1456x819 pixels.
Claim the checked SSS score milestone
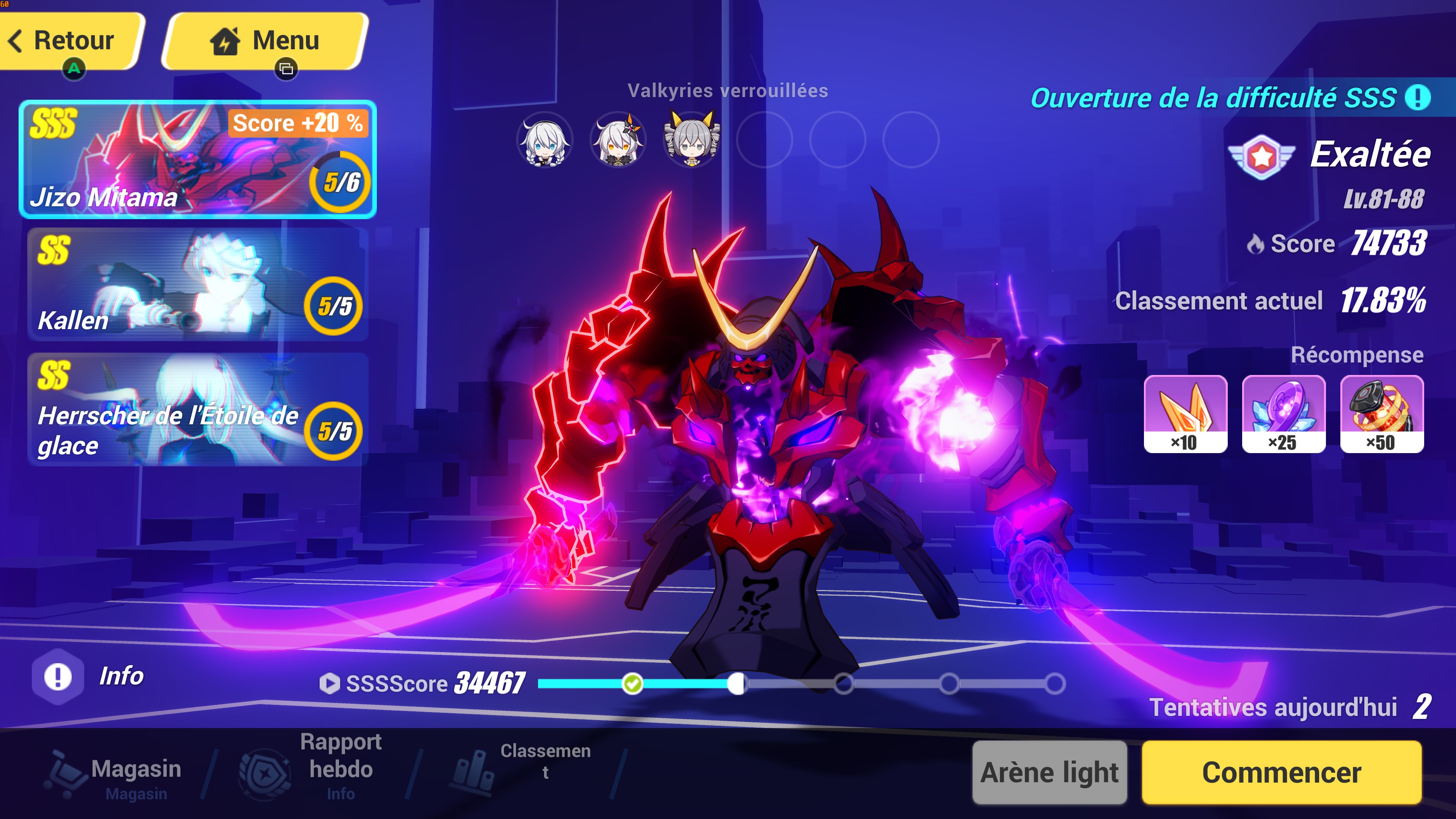pyautogui.click(x=632, y=684)
